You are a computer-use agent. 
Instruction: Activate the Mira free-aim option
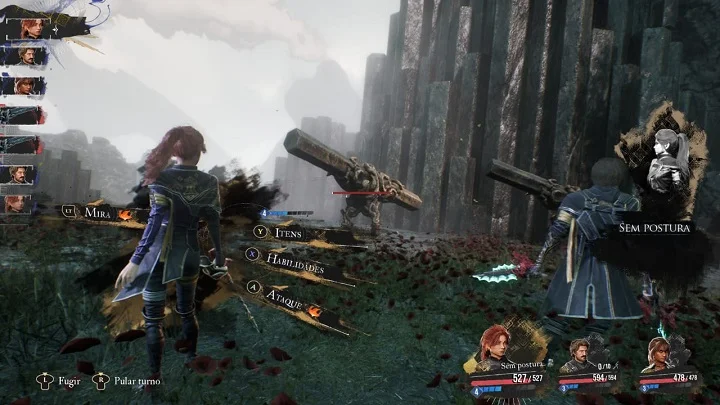tap(97, 213)
